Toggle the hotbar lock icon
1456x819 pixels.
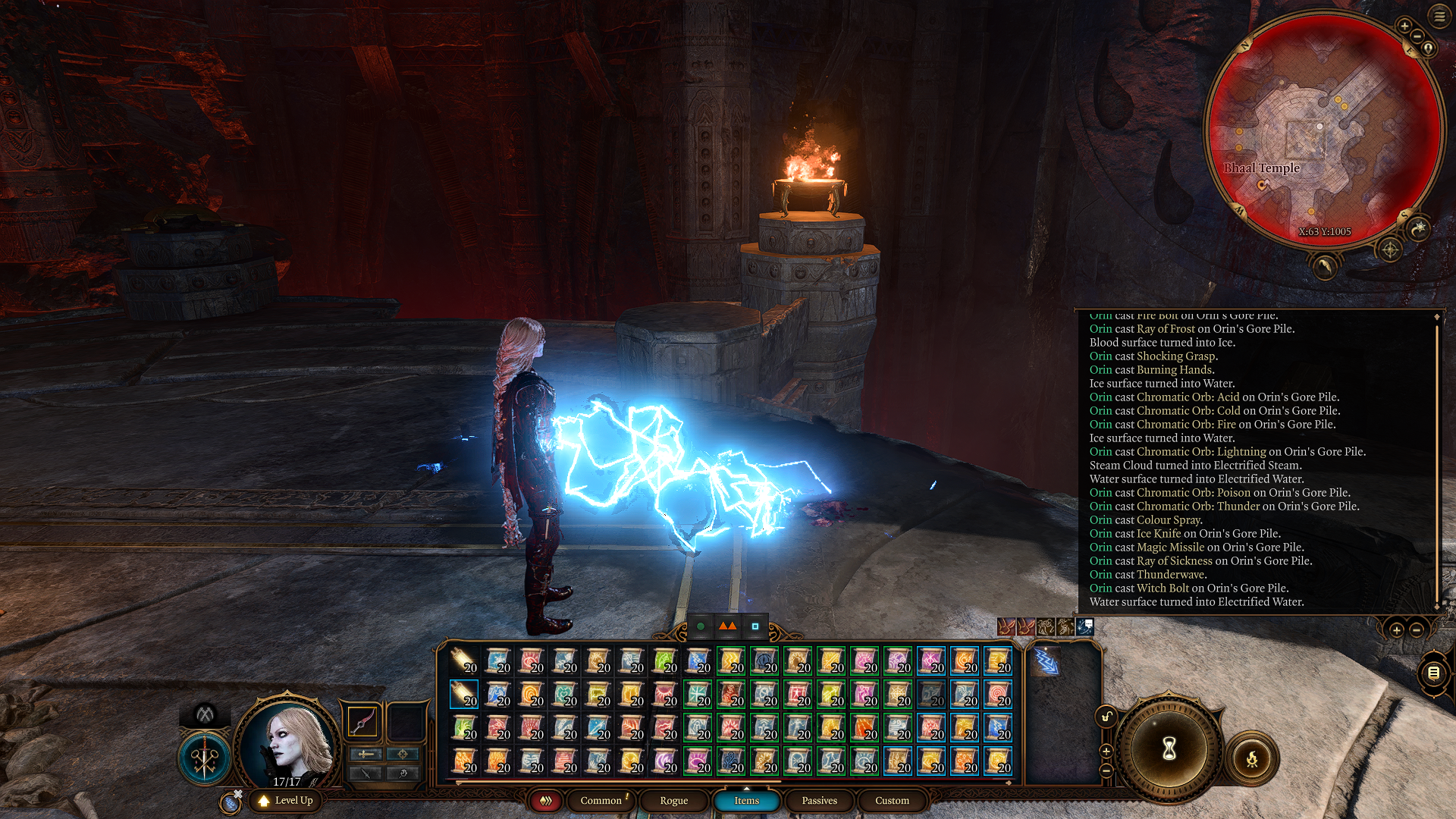click(x=1106, y=717)
